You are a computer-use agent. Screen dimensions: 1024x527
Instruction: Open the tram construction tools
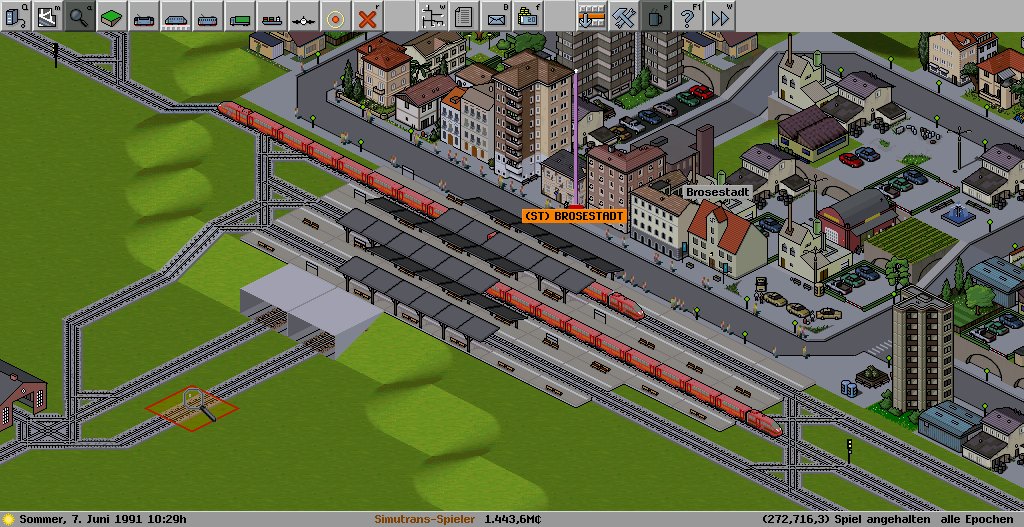[207, 16]
